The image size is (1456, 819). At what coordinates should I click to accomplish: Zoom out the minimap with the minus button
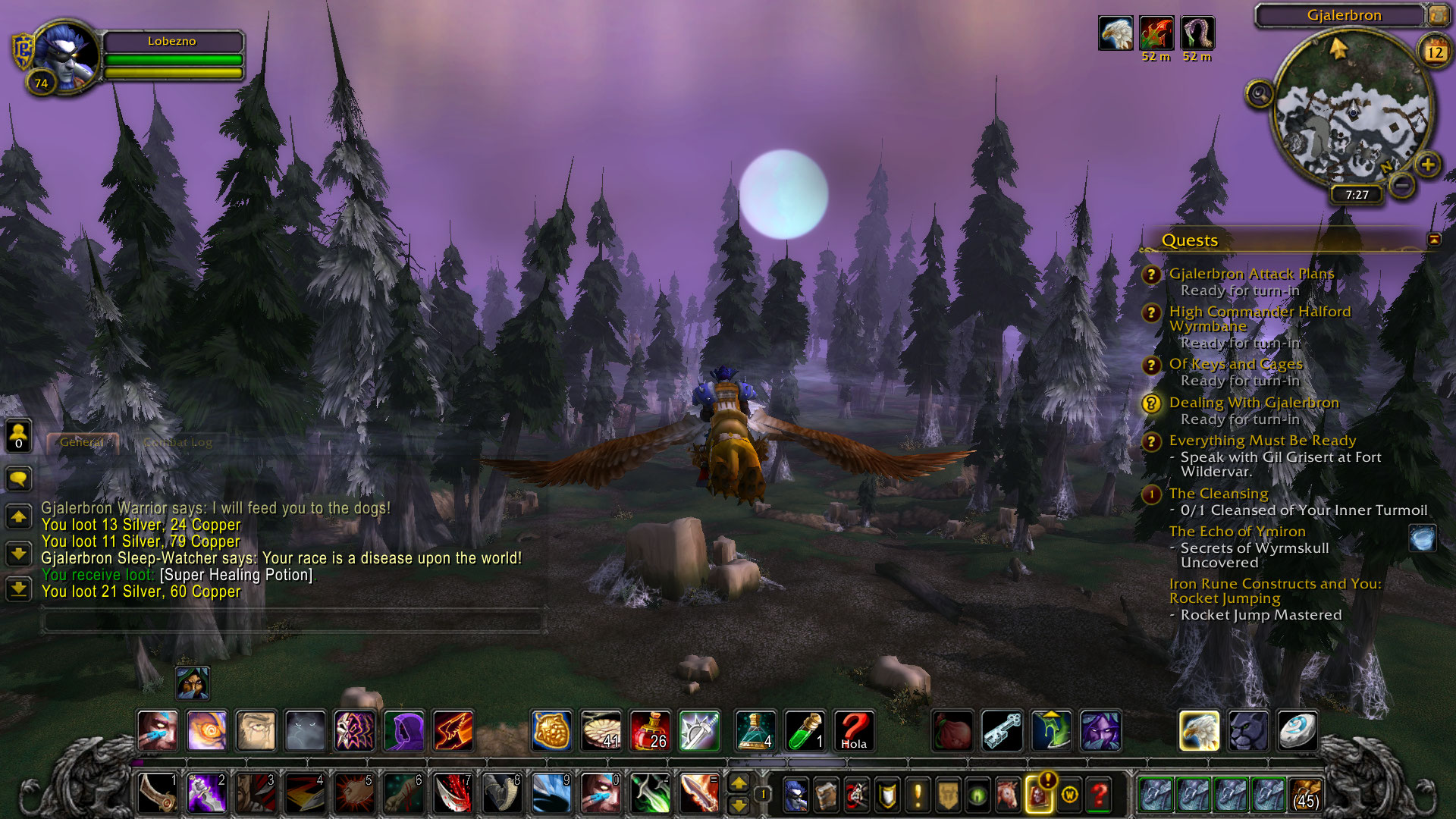coord(1403,184)
